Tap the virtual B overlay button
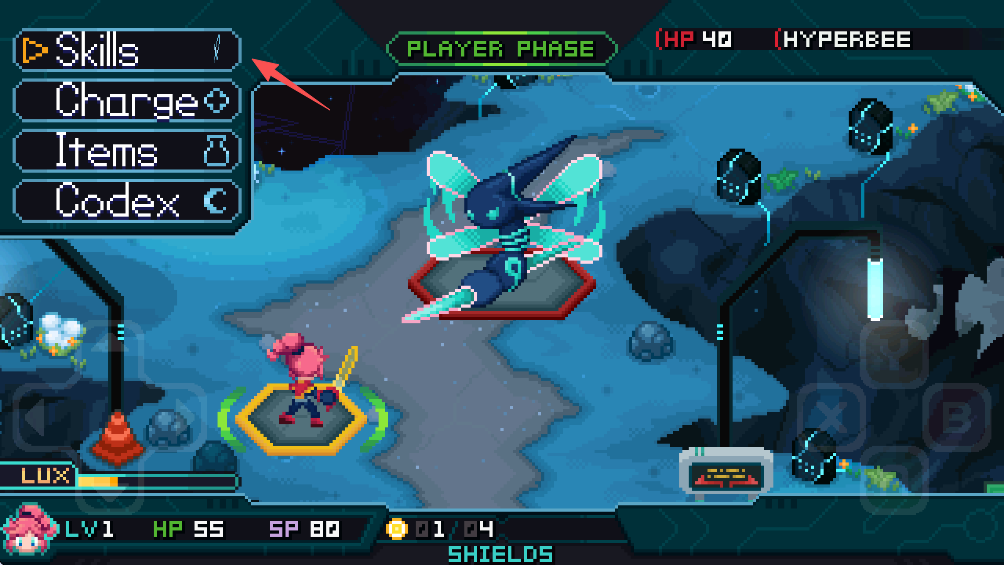The width and height of the screenshot is (1004, 565). tap(956, 416)
